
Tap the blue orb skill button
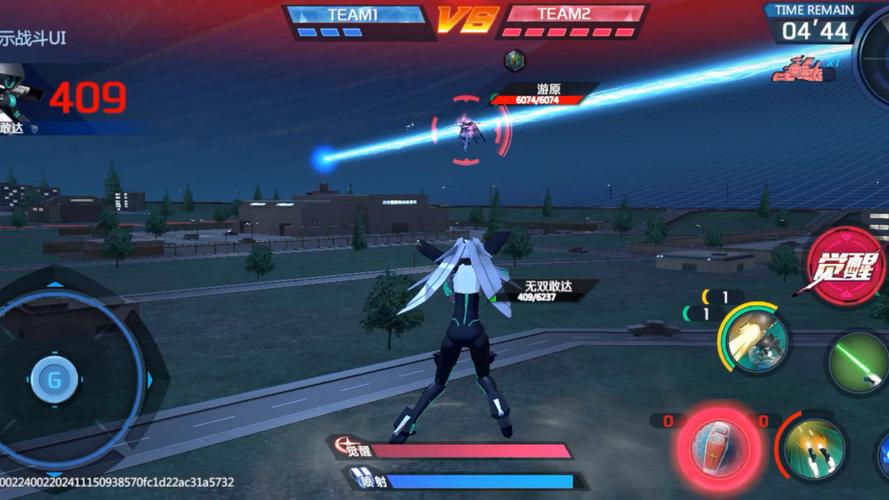point(882,455)
